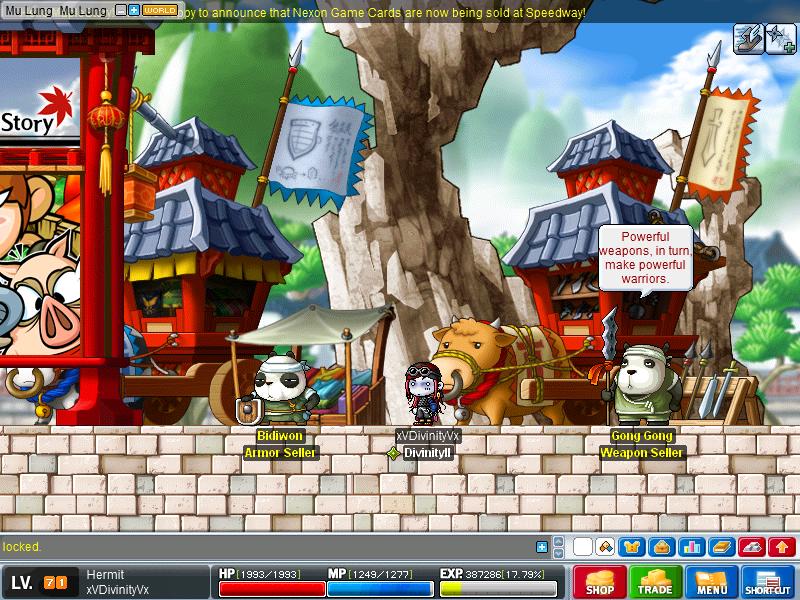The image size is (800, 600).
Task: Click the red orange up-arrow icon
Action: (782, 547)
